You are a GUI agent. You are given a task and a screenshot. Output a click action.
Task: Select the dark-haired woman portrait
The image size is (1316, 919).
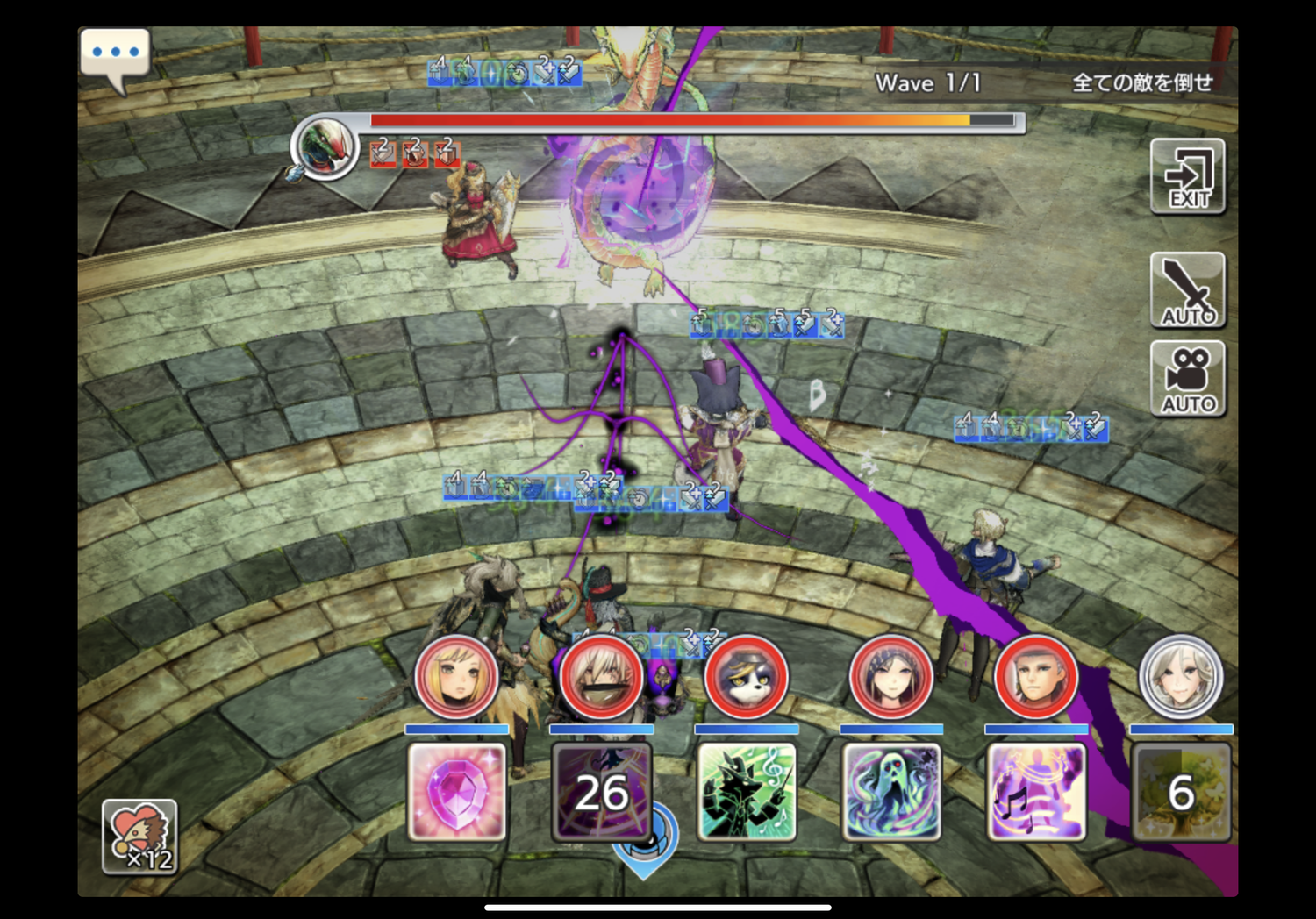pyautogui.click(x=891, y=678)
